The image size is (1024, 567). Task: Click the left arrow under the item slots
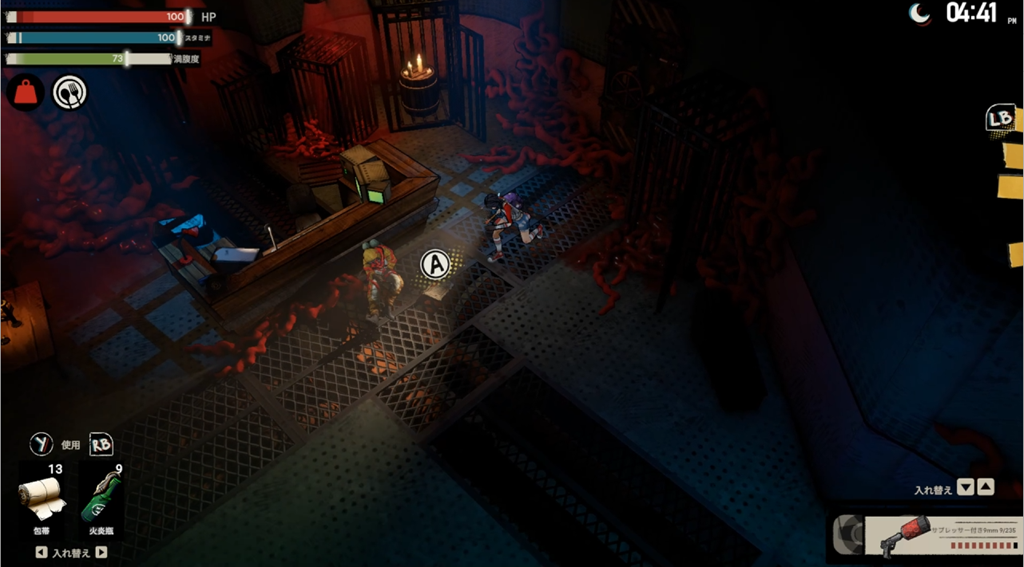pyautogui.click(x=40, y=552)
